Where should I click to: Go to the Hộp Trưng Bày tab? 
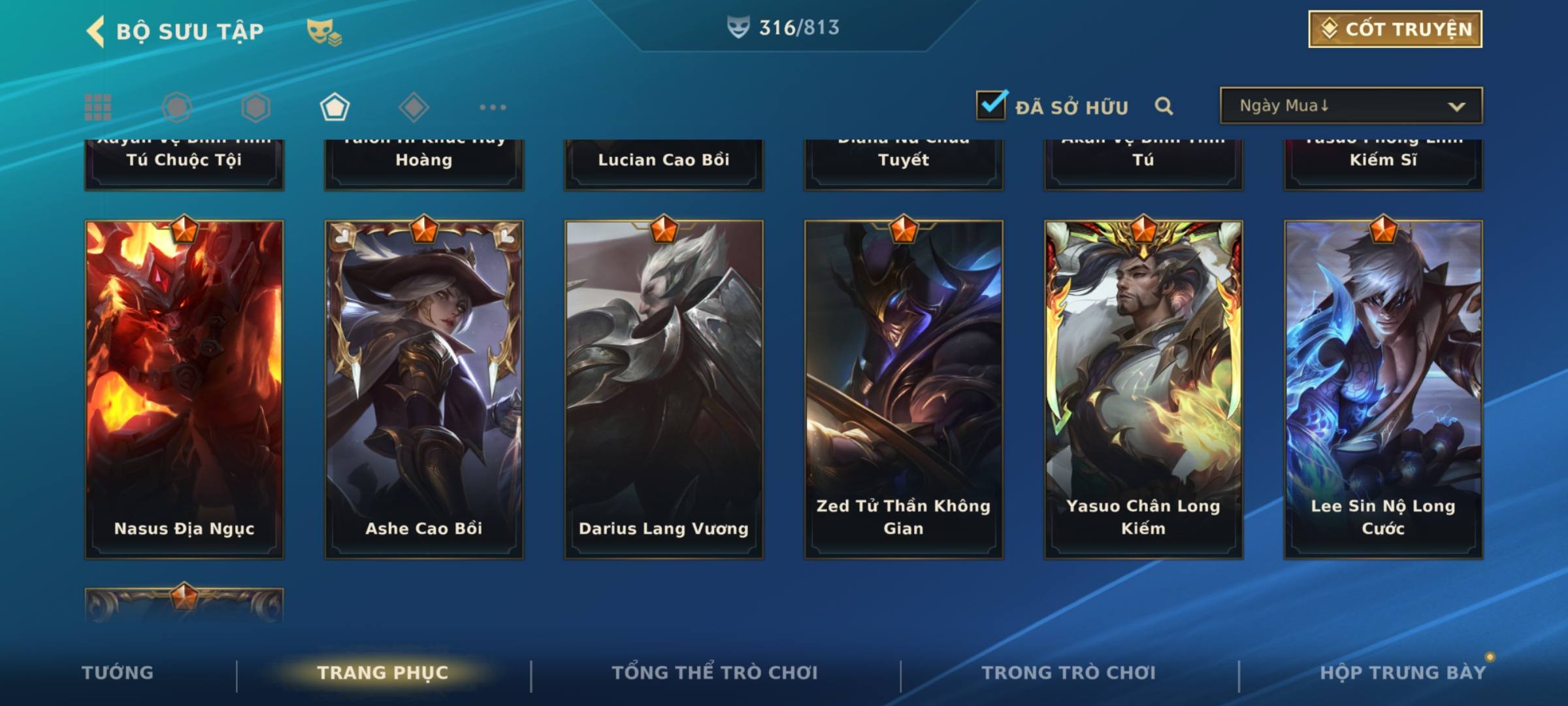1403,673
